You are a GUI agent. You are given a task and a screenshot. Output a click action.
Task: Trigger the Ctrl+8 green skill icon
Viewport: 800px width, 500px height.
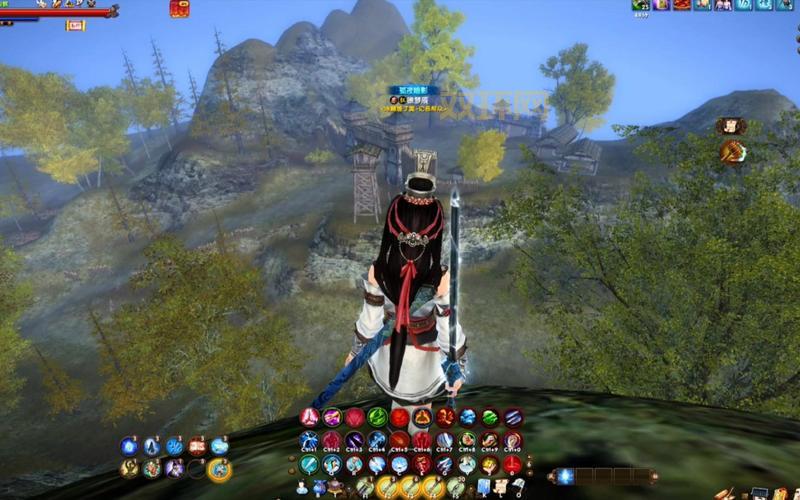pos(467,440)
